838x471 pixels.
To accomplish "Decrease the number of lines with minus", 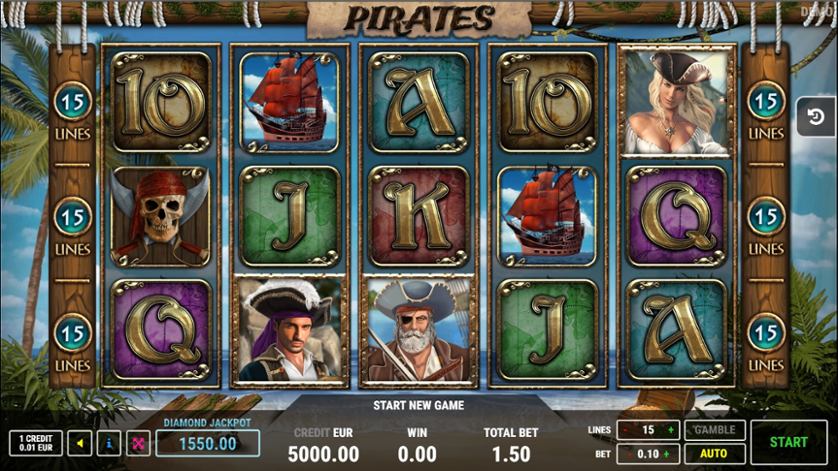I will tap(624, 430).
